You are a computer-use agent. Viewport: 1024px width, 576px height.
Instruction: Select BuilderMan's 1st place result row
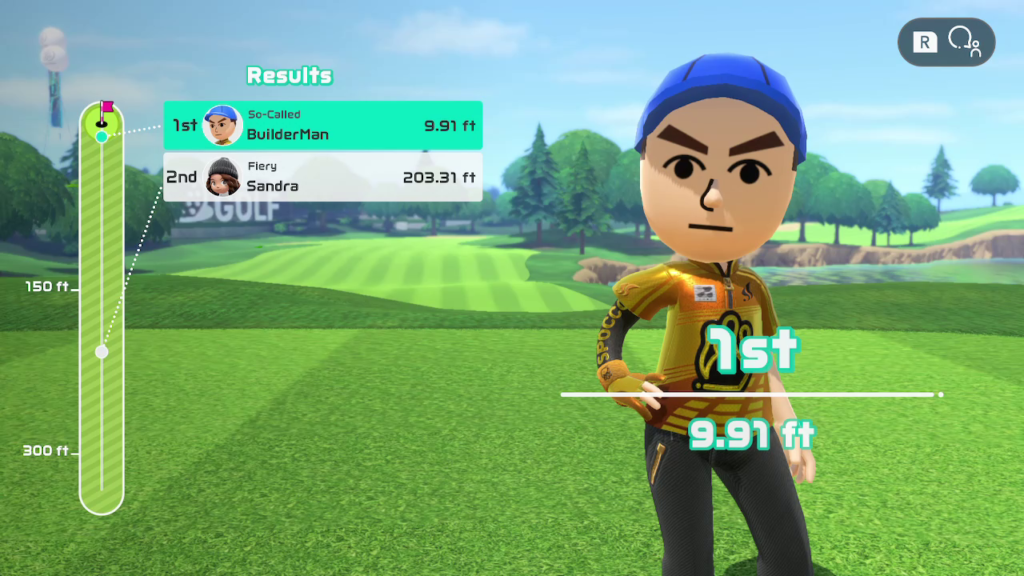tap(322, 126)
